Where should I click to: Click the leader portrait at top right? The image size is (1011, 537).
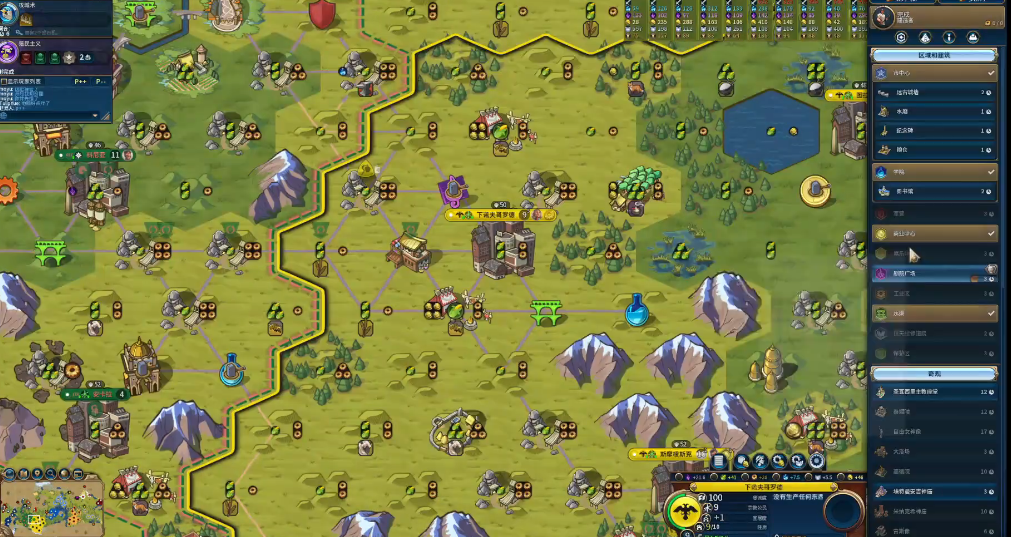[882, 15]
